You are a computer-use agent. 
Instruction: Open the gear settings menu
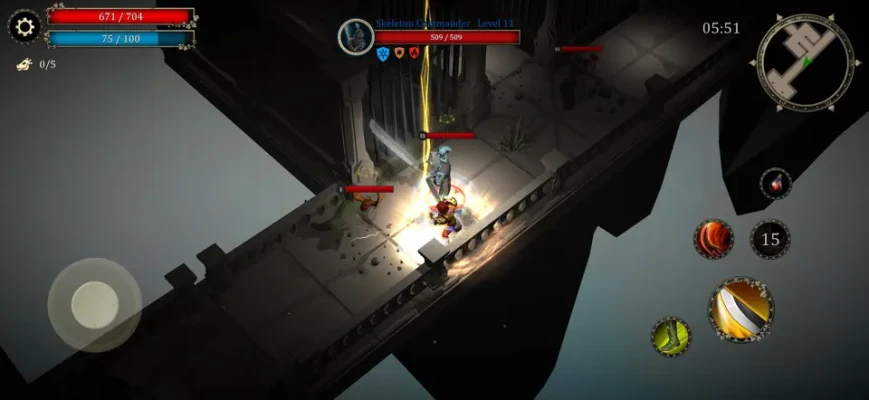pos(24,26)
